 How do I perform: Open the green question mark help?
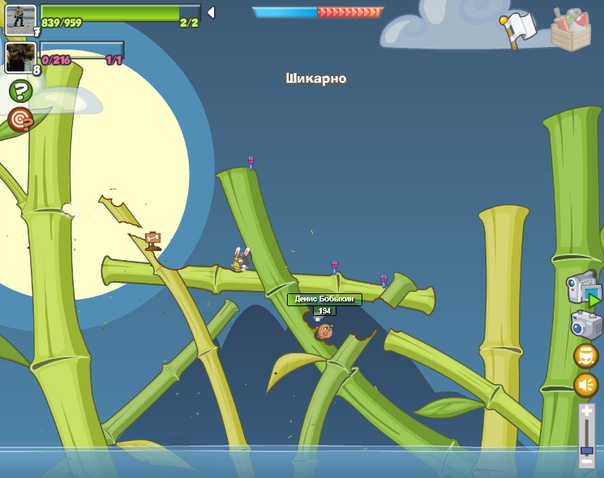pos(20,92)
